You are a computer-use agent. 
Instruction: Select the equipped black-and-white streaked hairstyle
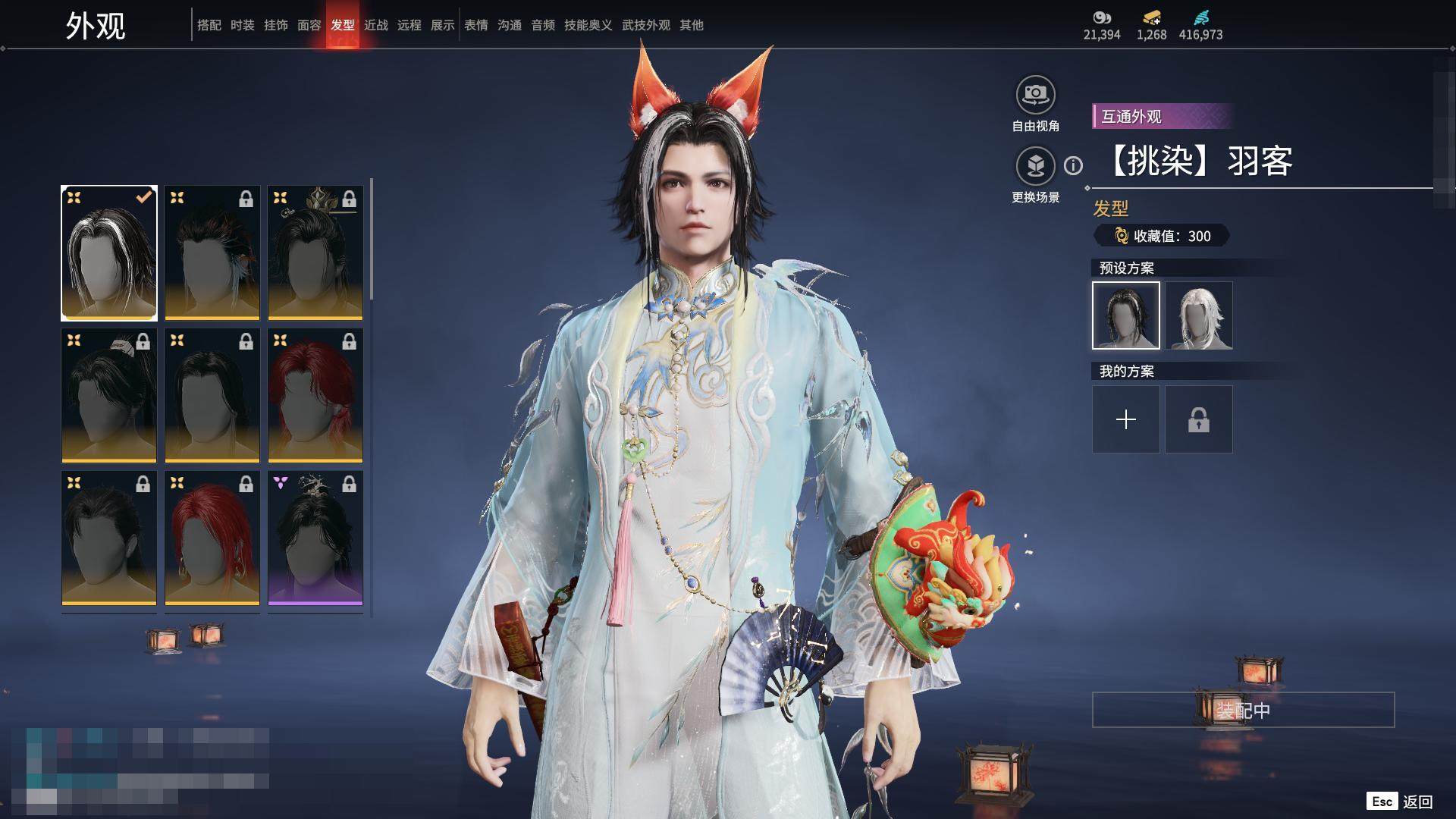pos(109,253)
